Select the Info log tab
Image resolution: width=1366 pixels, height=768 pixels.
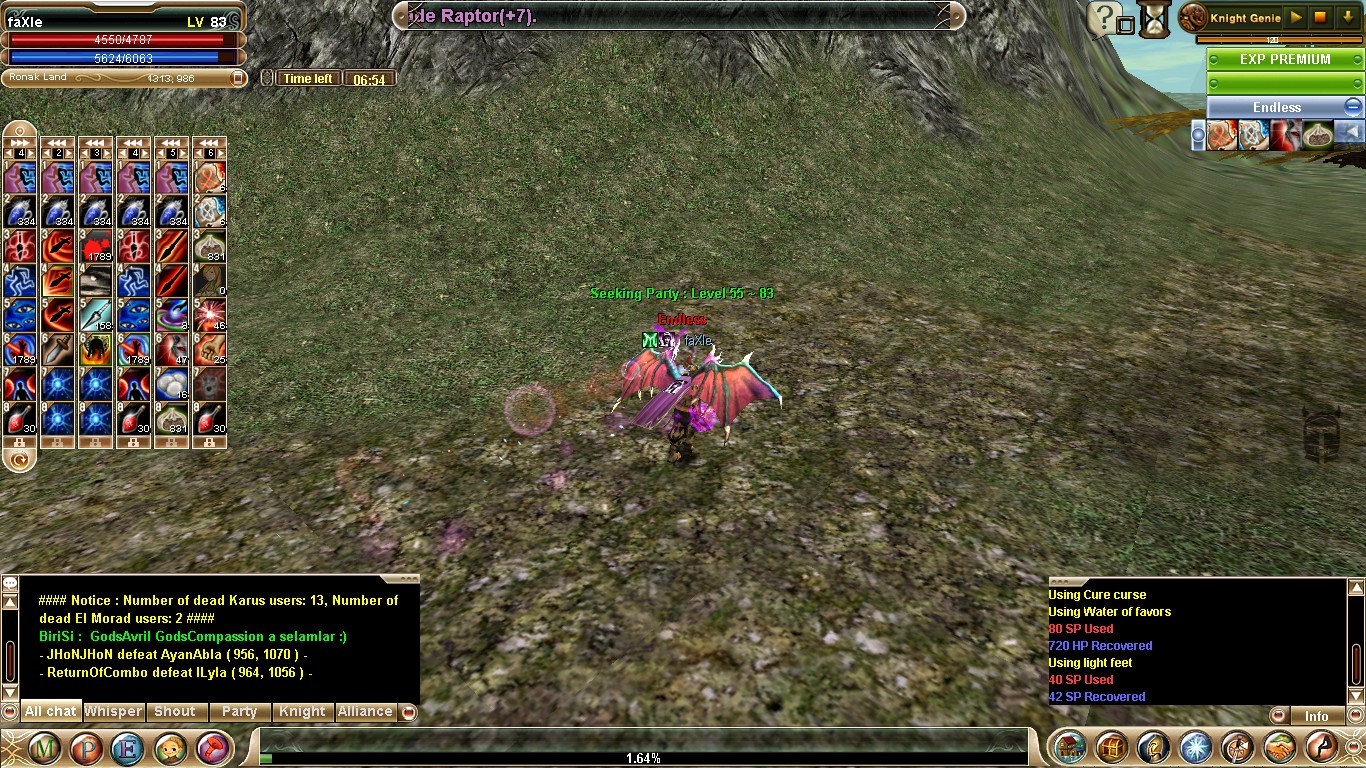(1316, 716)
